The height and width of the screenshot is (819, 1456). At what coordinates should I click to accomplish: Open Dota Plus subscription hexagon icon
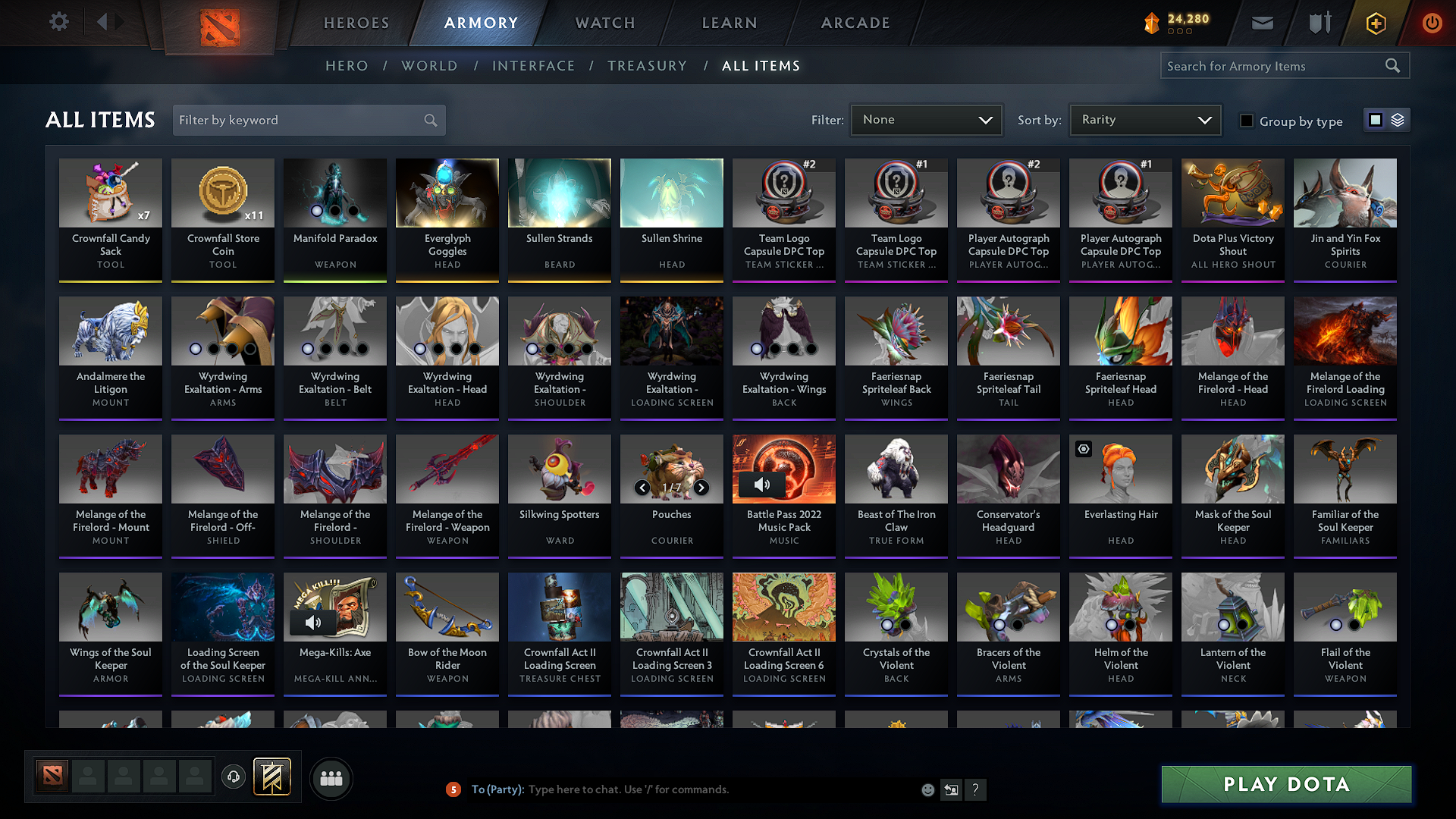click(1375, 23)
